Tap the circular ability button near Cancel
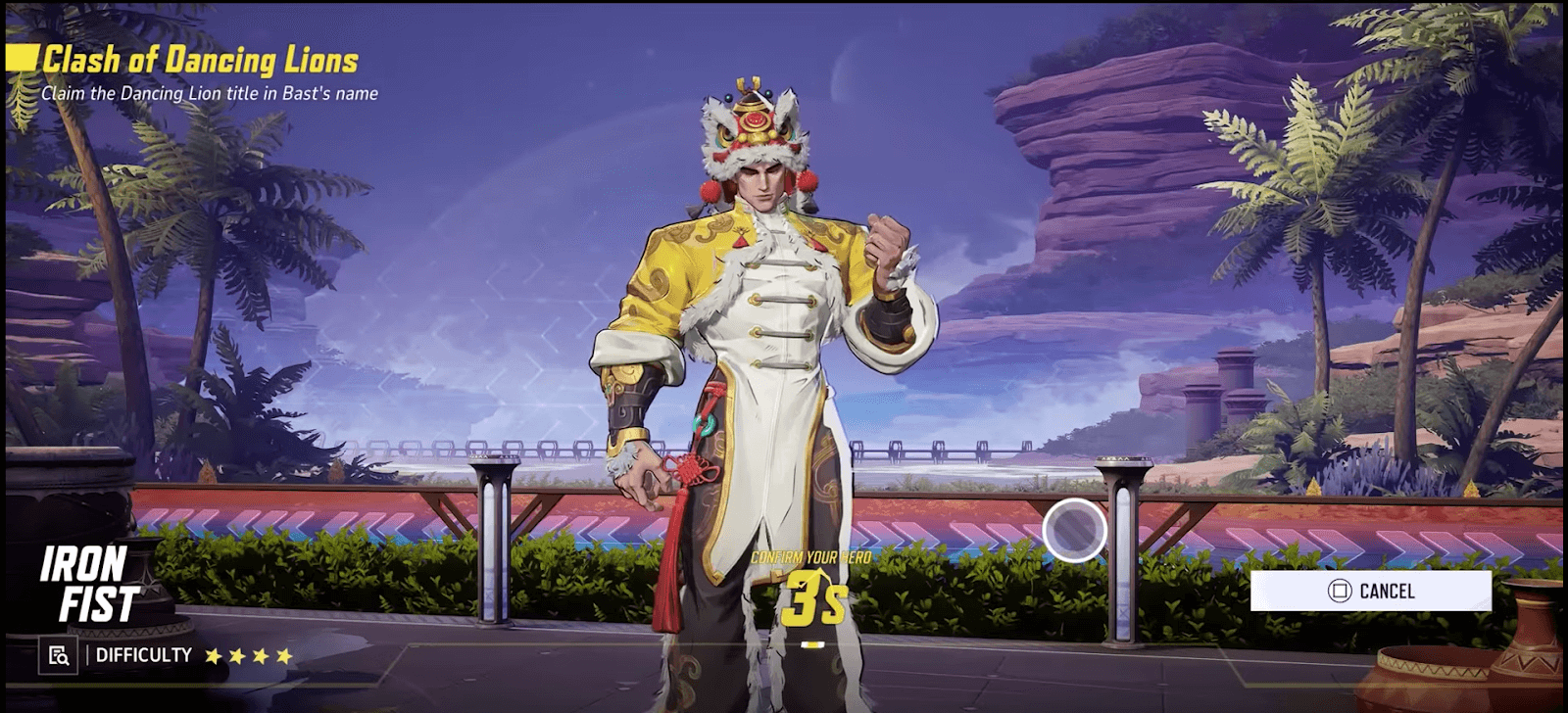 point(1074,530)
